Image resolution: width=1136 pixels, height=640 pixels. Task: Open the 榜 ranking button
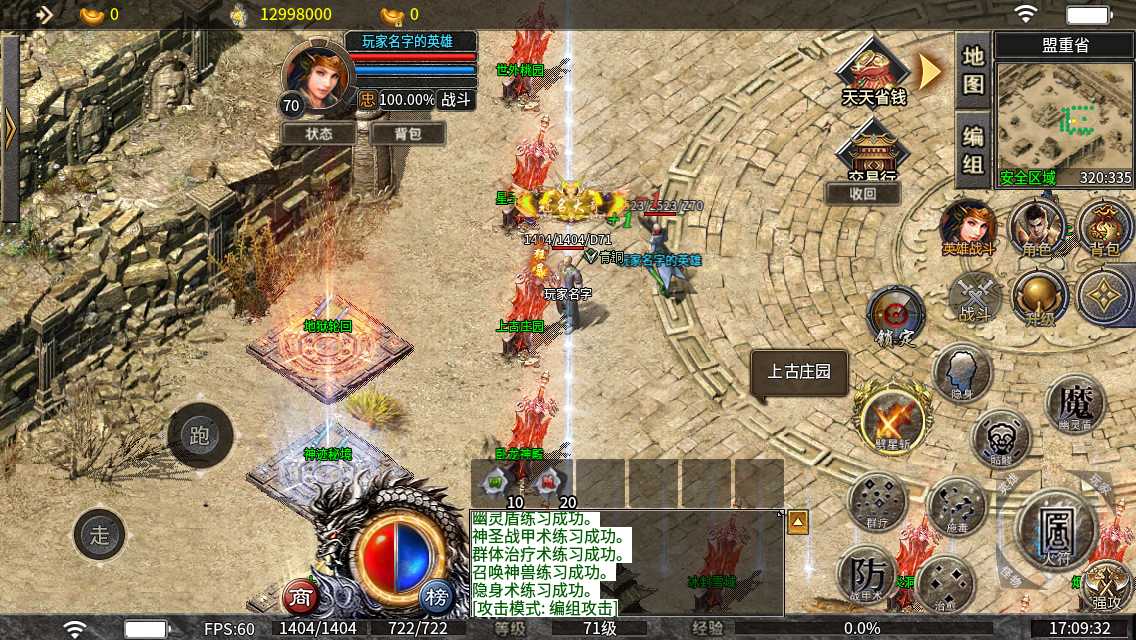(x=436, y=597)
